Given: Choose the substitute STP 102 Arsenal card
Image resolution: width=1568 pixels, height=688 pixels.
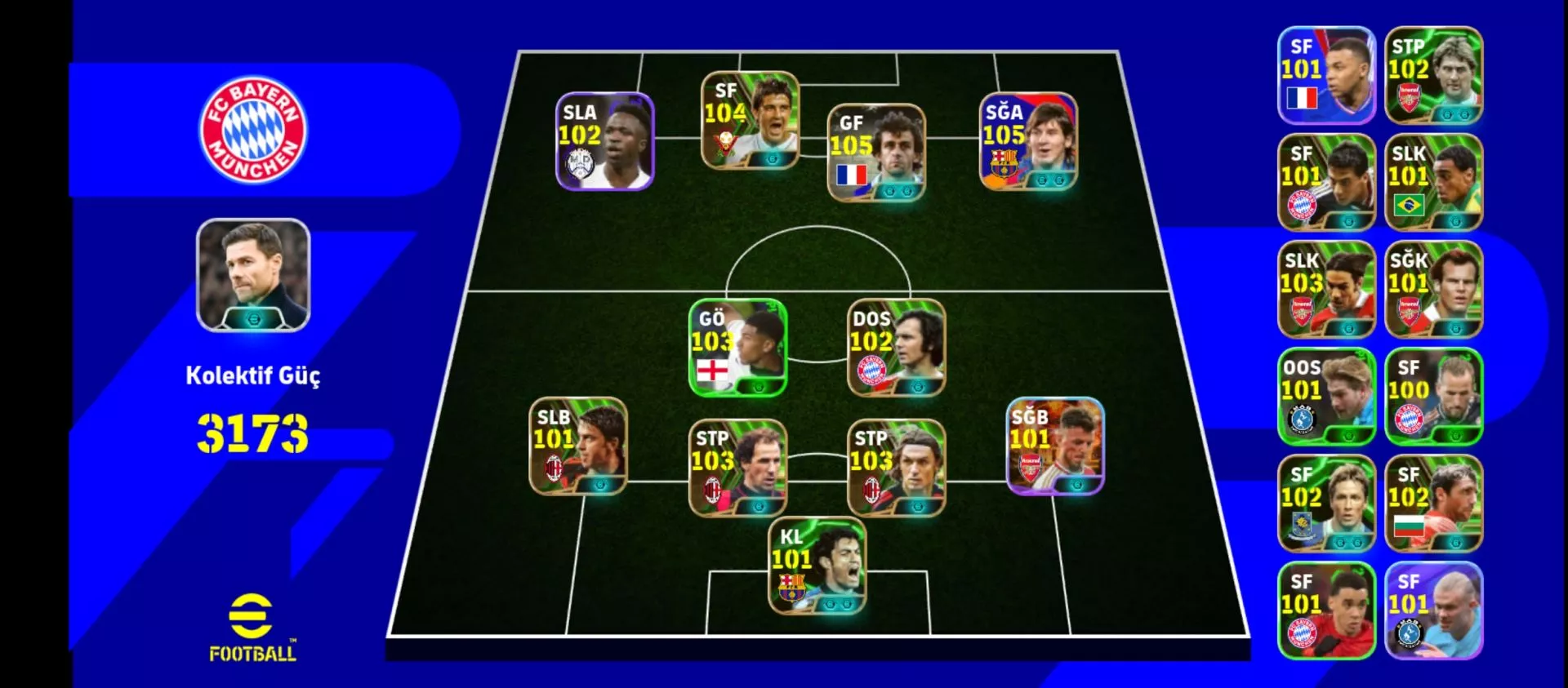Looking at the screenshot, I should tap(1433, 75).
